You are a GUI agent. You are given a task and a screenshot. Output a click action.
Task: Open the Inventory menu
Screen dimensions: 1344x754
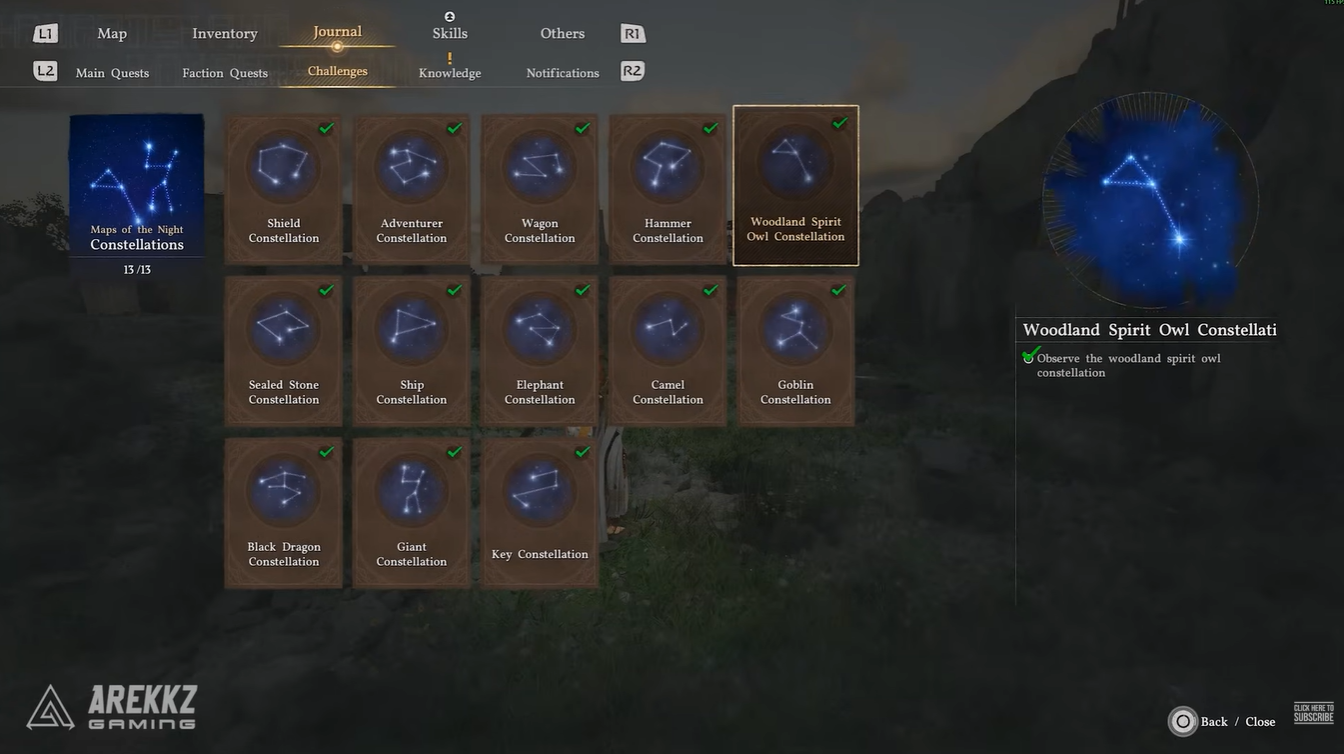pos(224,32)
